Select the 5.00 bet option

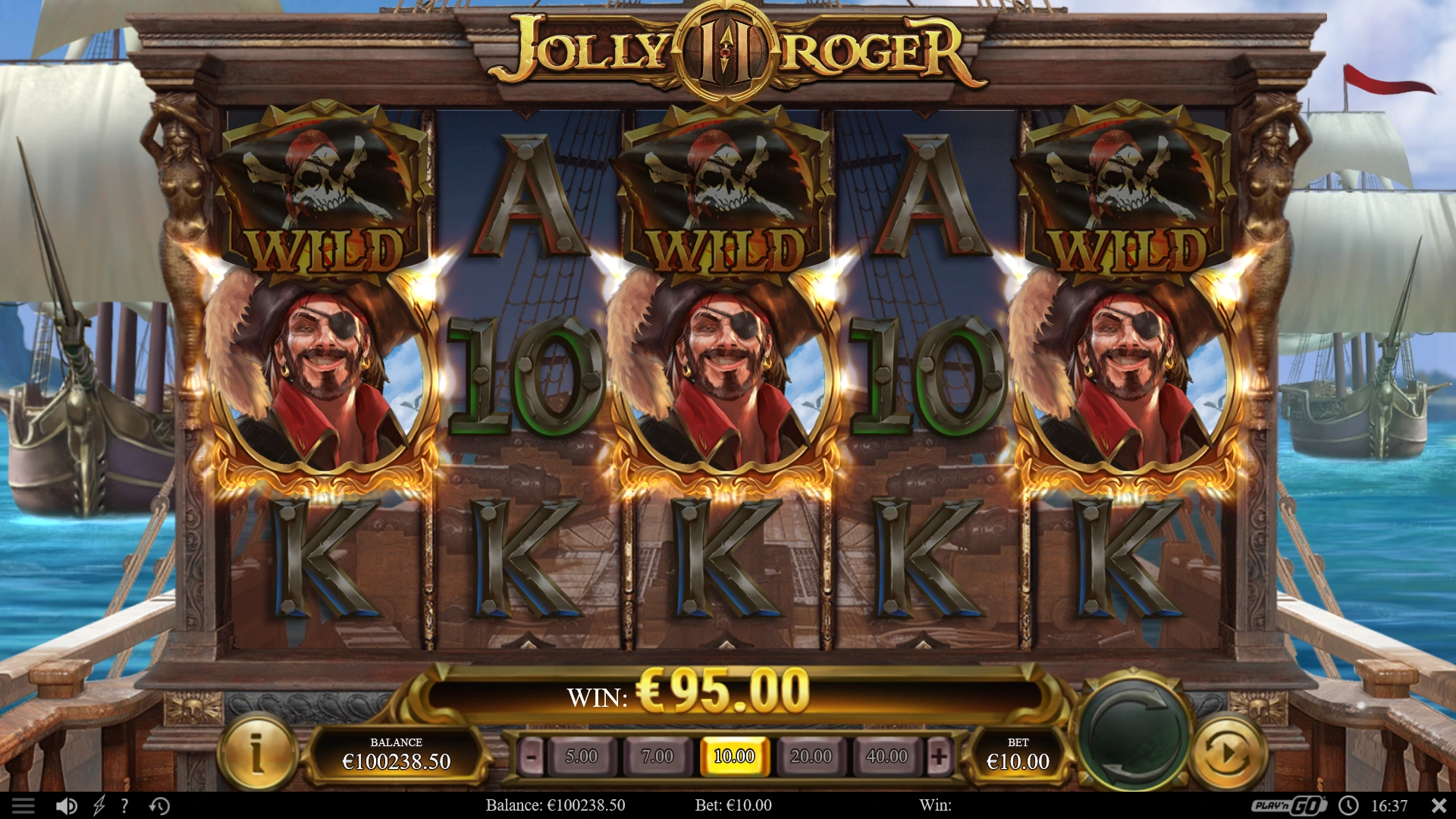(581, 756)
